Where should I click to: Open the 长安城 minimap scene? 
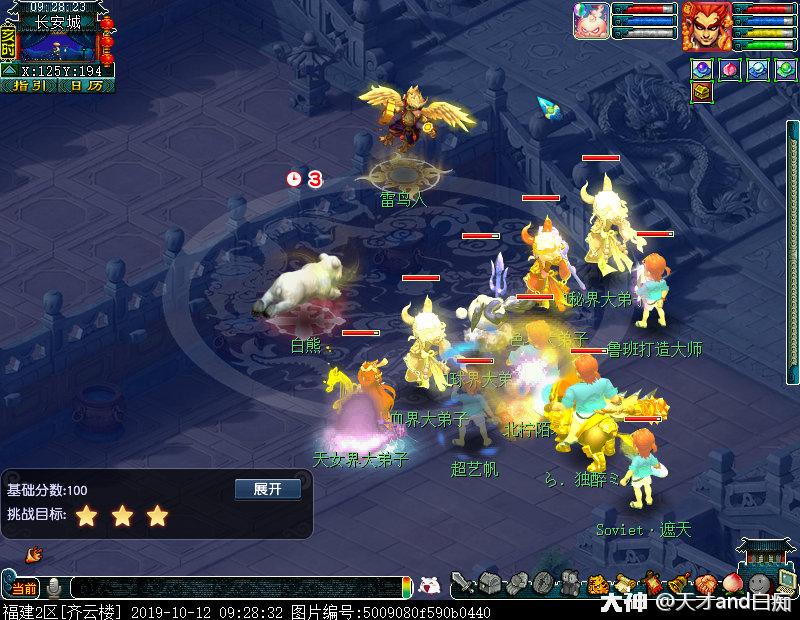(x=56, y=45)
